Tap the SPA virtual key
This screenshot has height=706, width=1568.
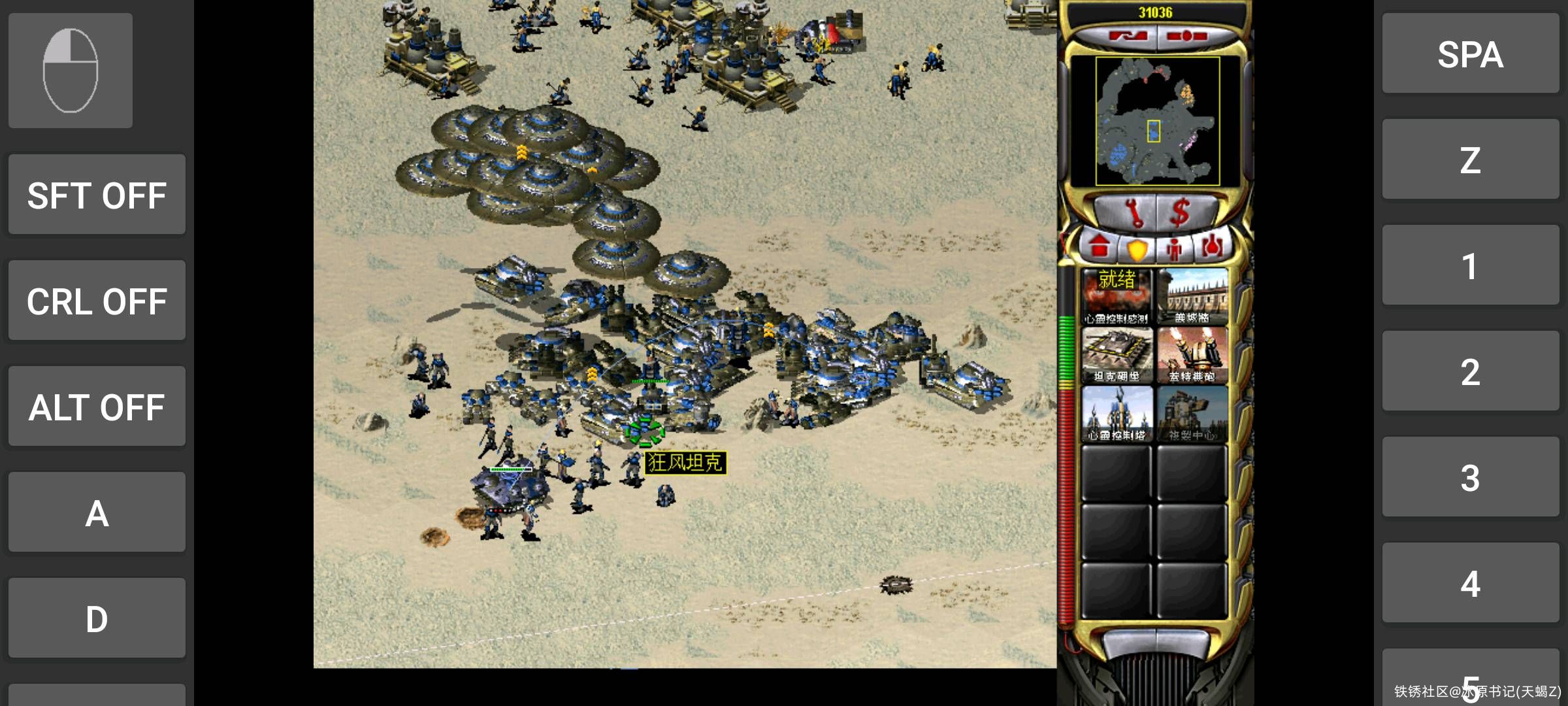click(1470, 54)
